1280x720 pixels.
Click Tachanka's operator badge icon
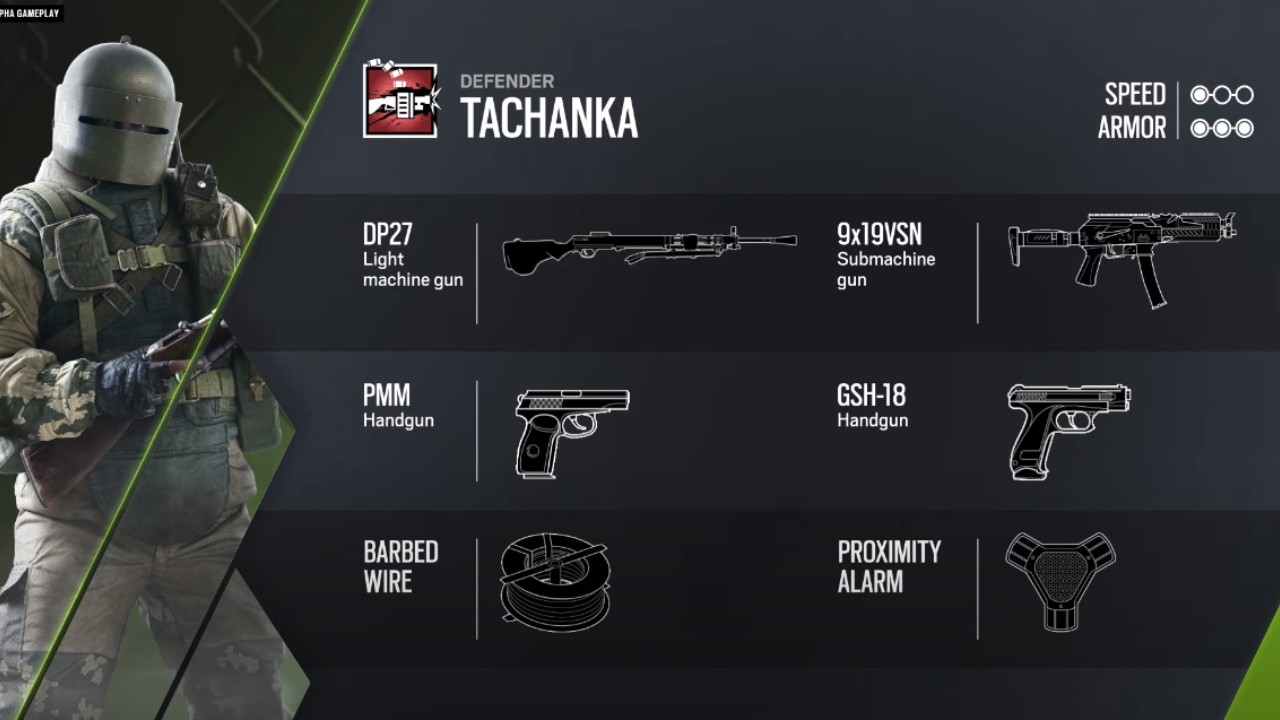coord(400,100)
